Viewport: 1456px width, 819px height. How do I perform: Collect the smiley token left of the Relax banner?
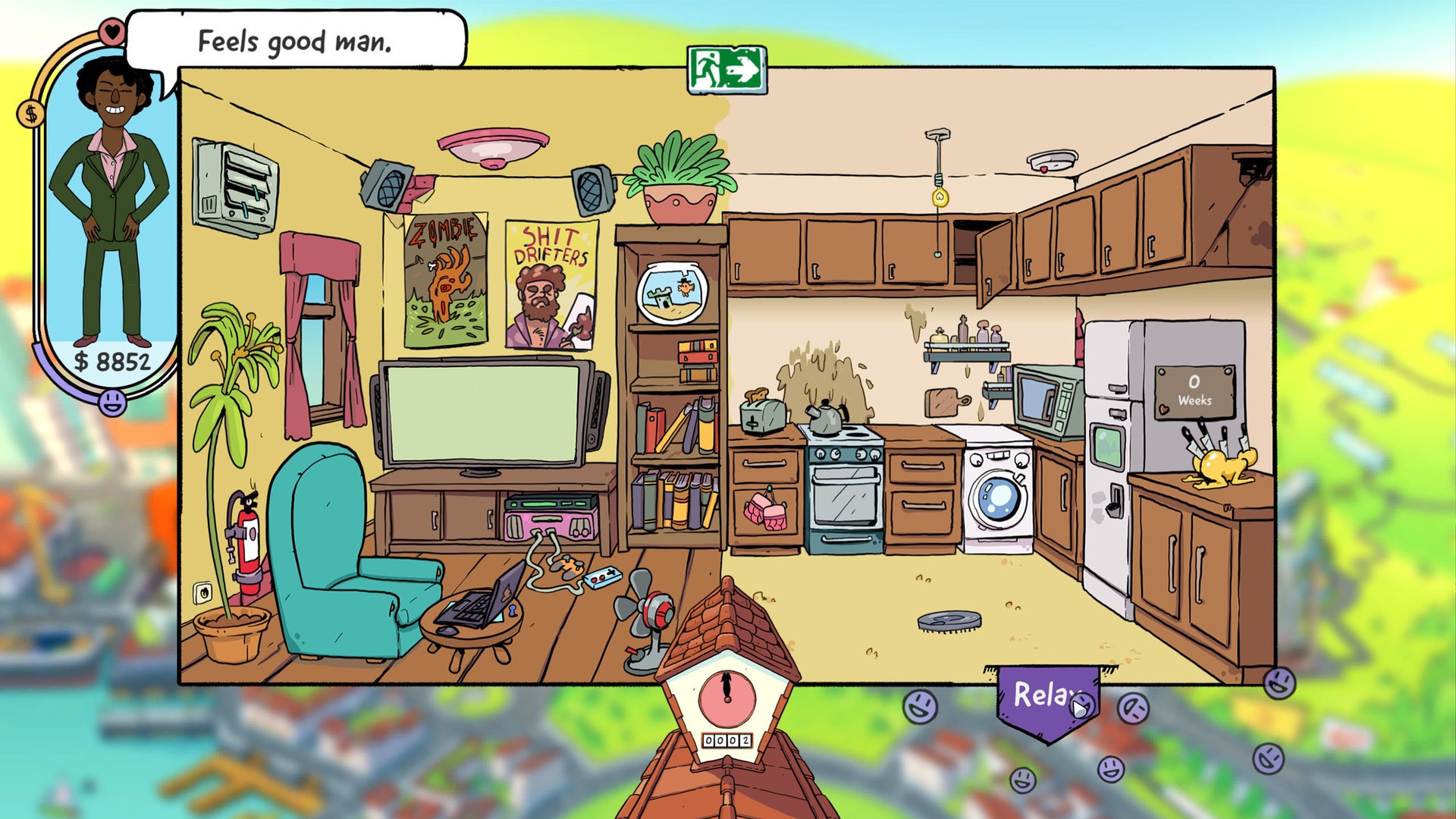(x=920, y=705)
